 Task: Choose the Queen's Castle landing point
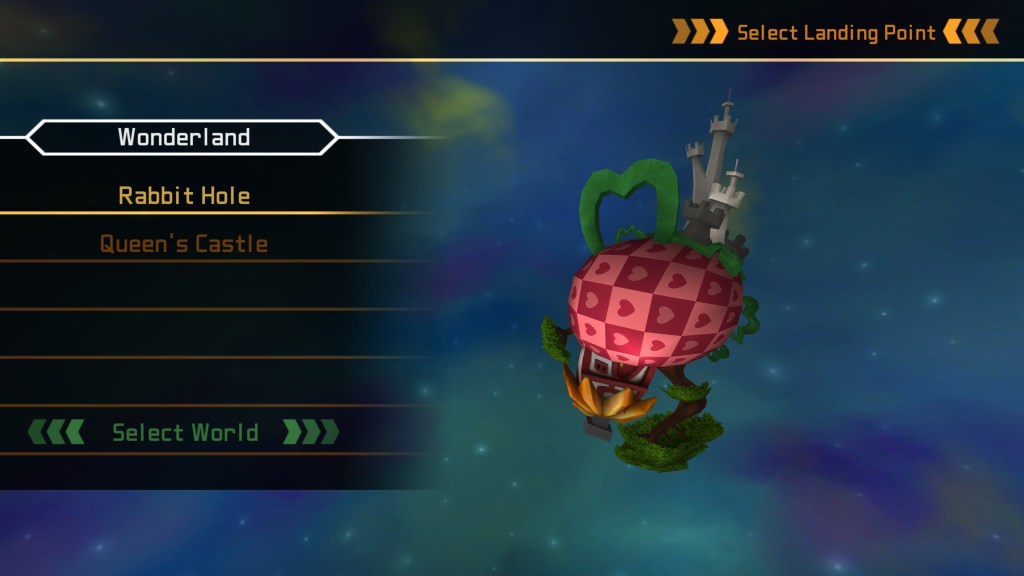click(x=184, y=243)
